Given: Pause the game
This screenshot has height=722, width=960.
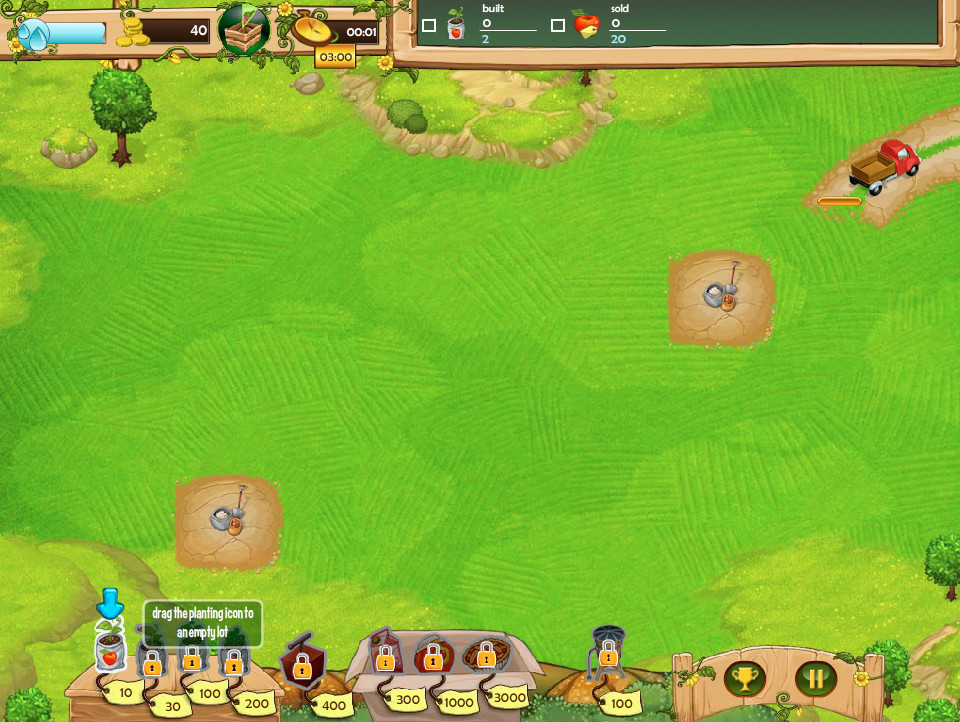Looking at the screenshot, I should [816, 679].
